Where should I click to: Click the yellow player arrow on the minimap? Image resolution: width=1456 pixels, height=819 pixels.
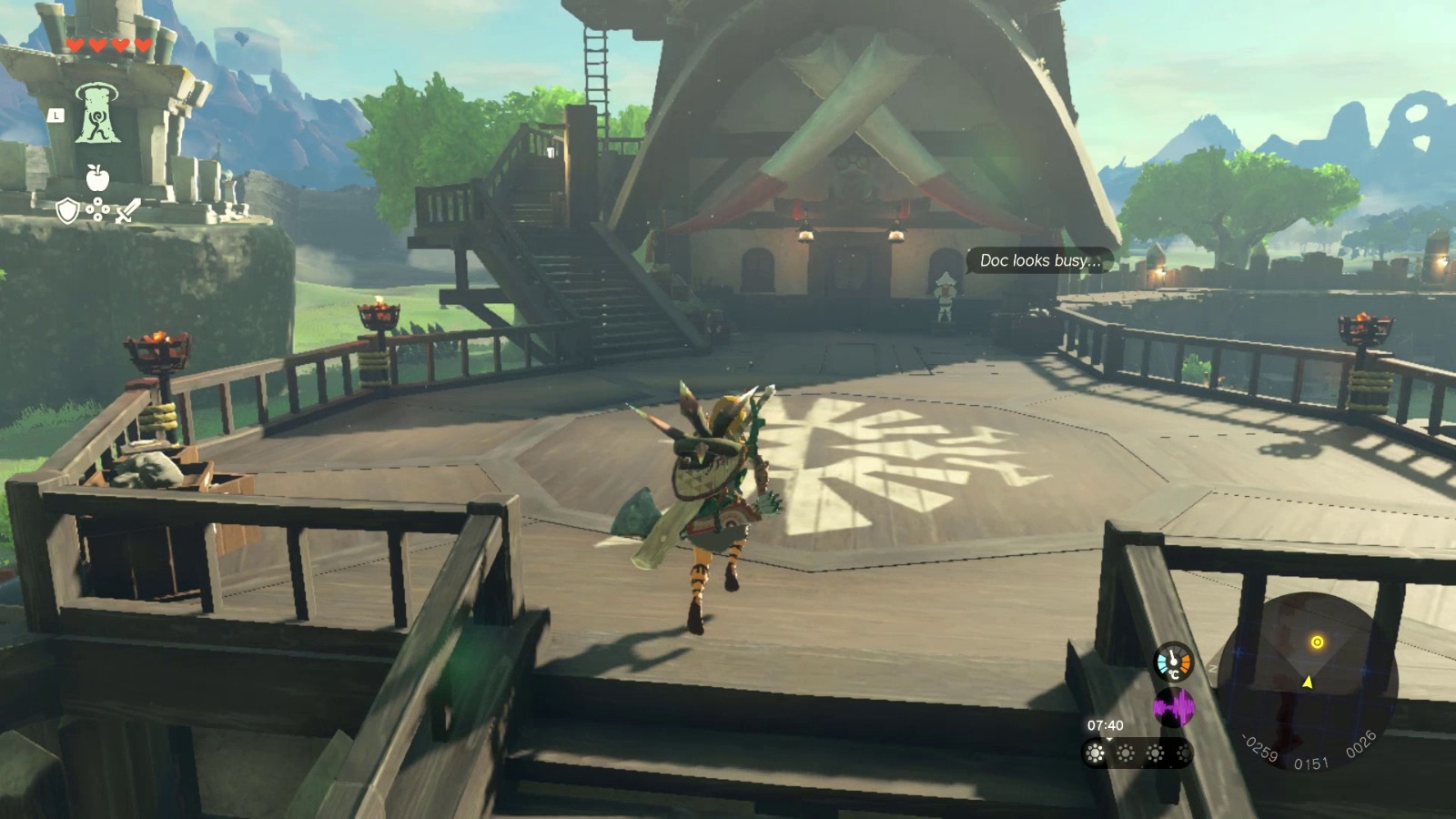(1309, 682)
